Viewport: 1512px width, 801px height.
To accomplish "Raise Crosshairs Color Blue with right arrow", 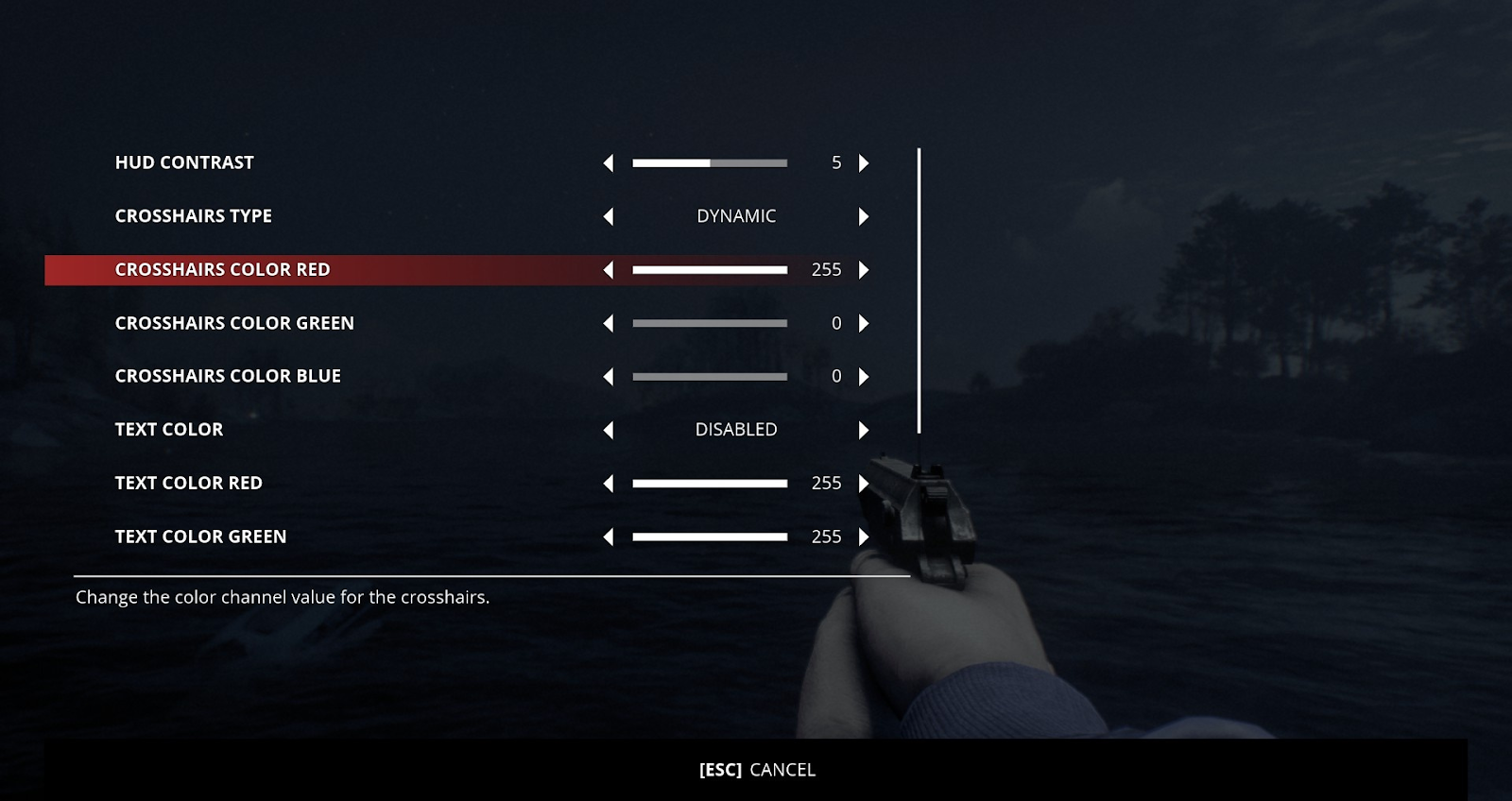I will click(863, 377).
